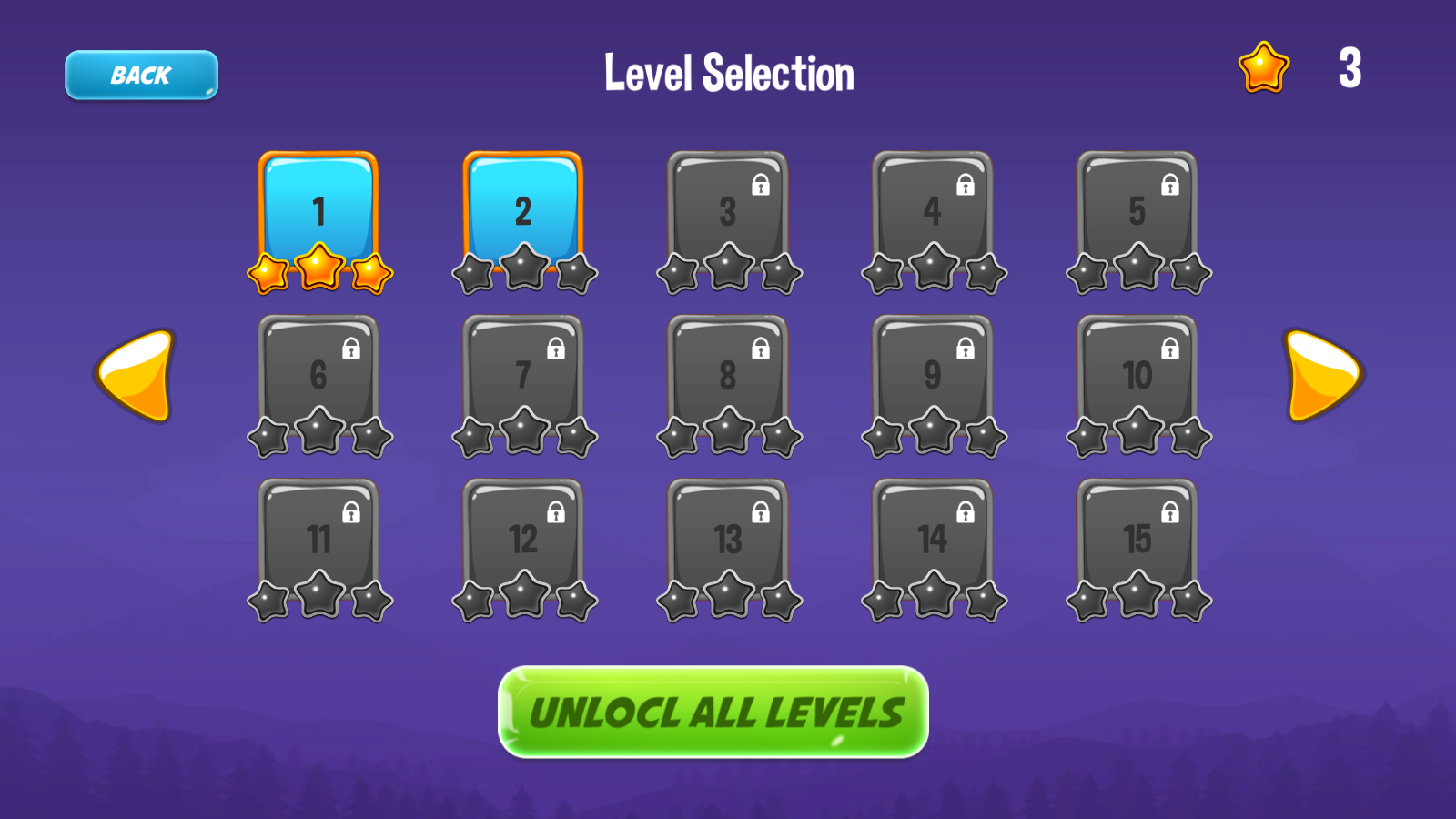Tap level 8's padlock icon
1456x819 pixels.
[x=761, y=346]
